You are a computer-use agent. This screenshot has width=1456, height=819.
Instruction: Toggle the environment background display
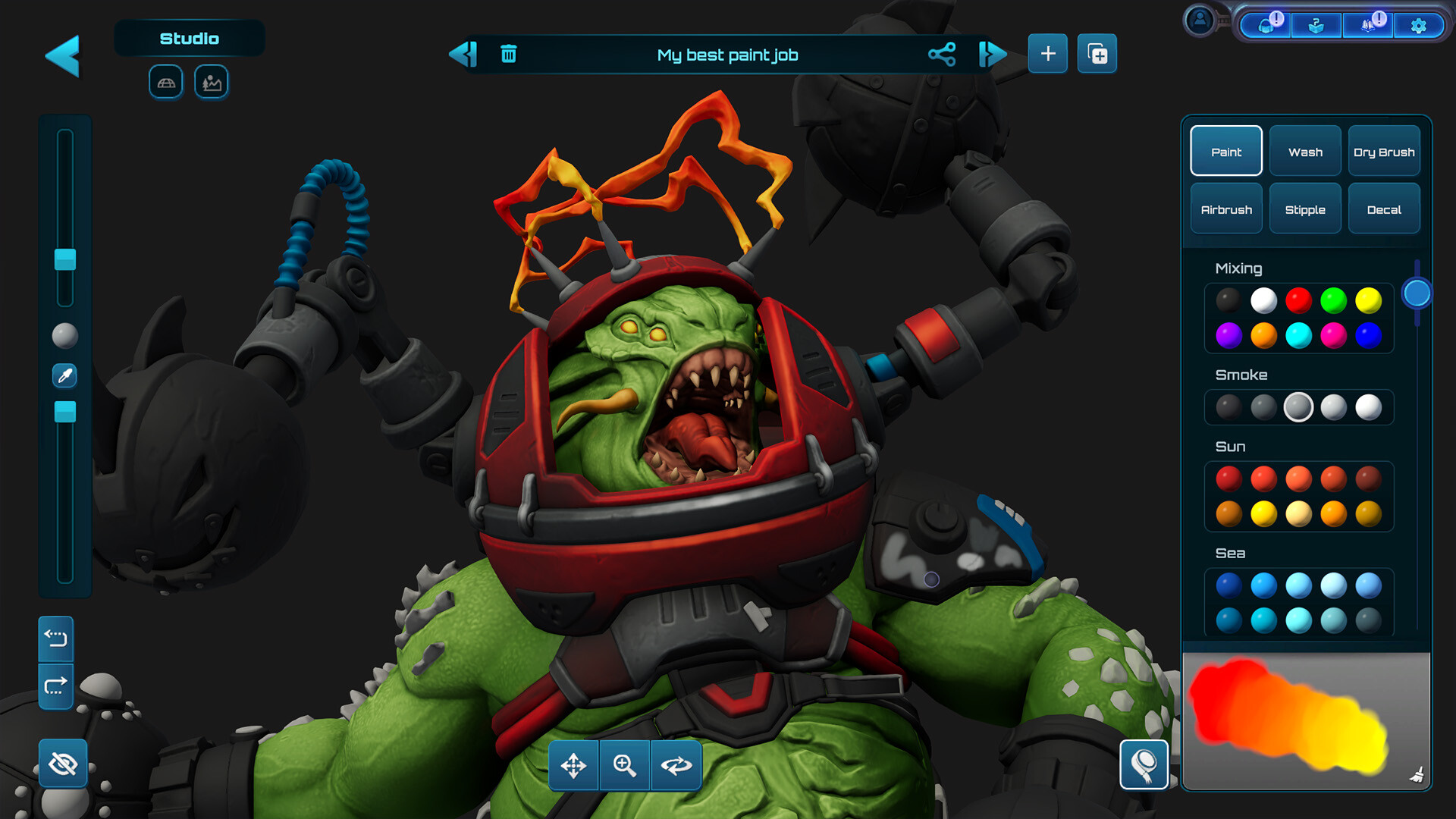click(x=211, y=82)
